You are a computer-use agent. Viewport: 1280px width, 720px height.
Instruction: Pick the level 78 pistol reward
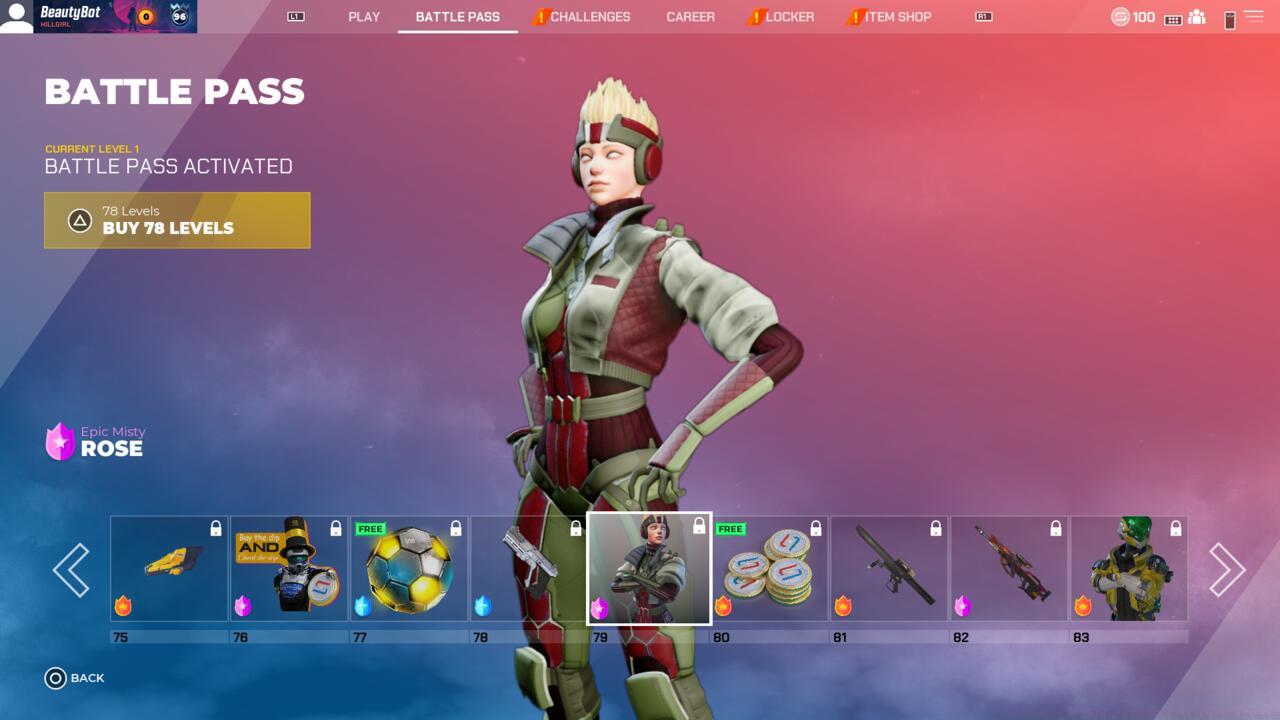pos(529,569)
